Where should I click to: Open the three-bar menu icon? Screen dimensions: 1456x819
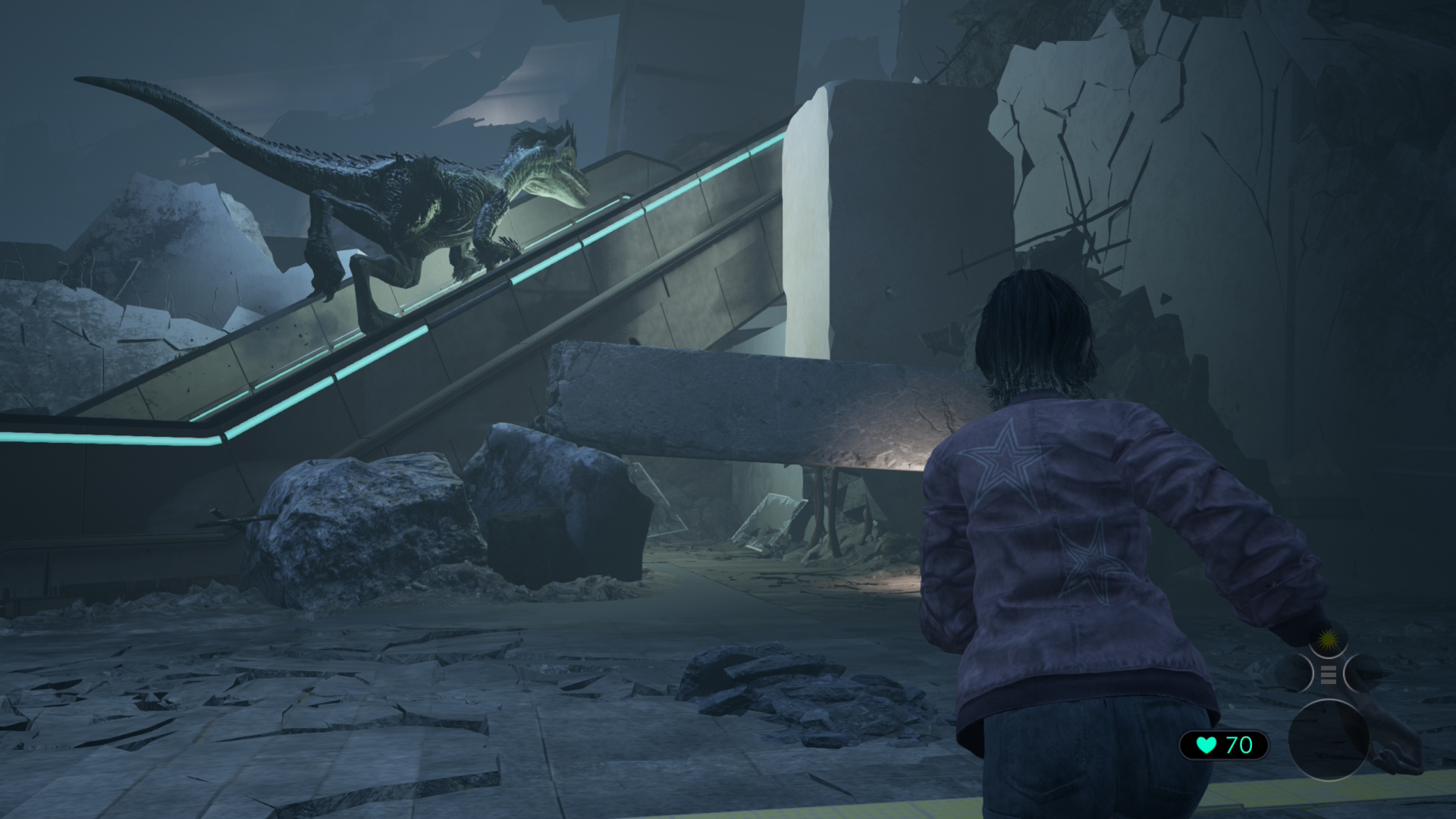(1328, 674)
